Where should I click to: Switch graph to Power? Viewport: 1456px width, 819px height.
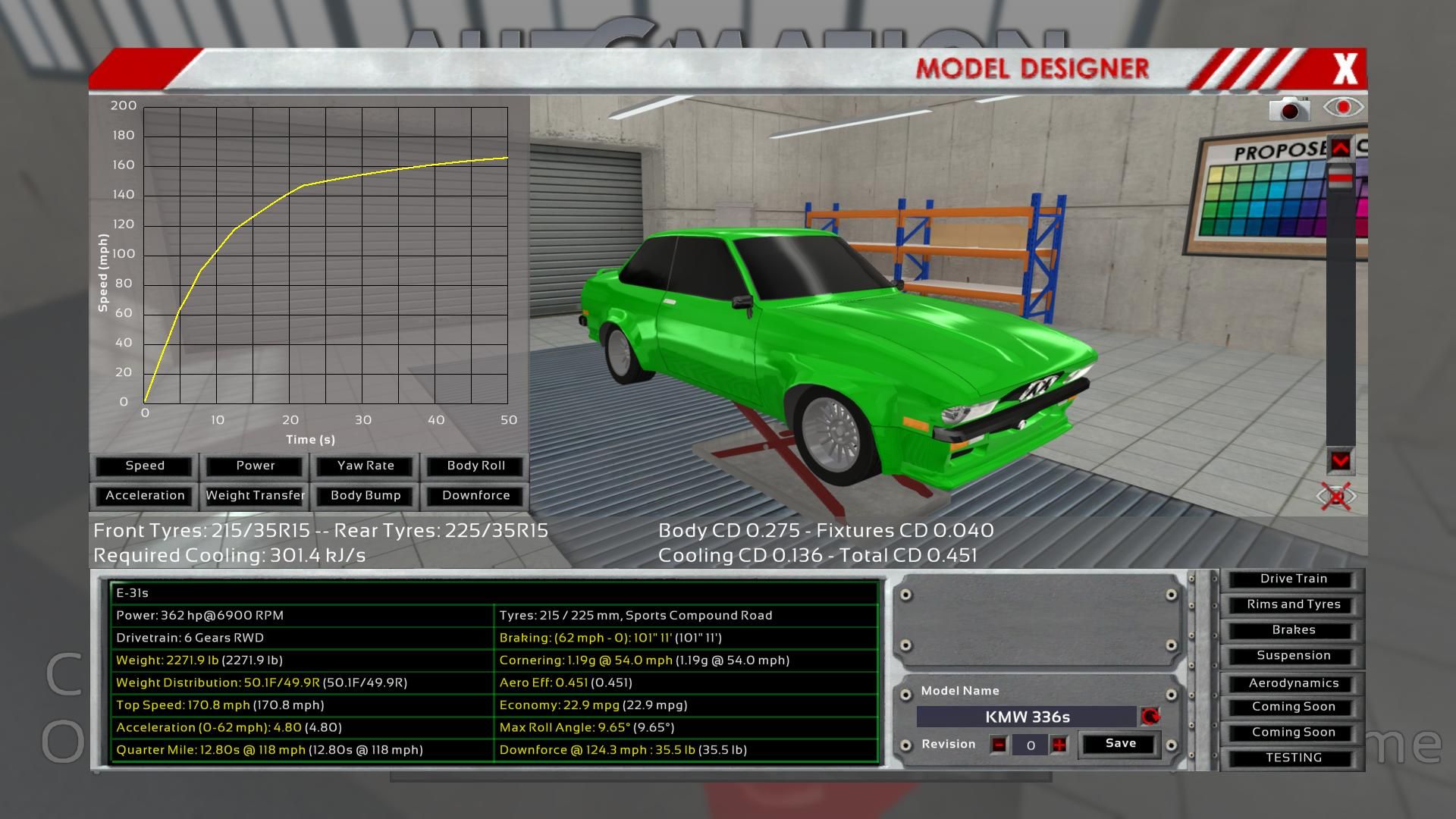[256, 466]
